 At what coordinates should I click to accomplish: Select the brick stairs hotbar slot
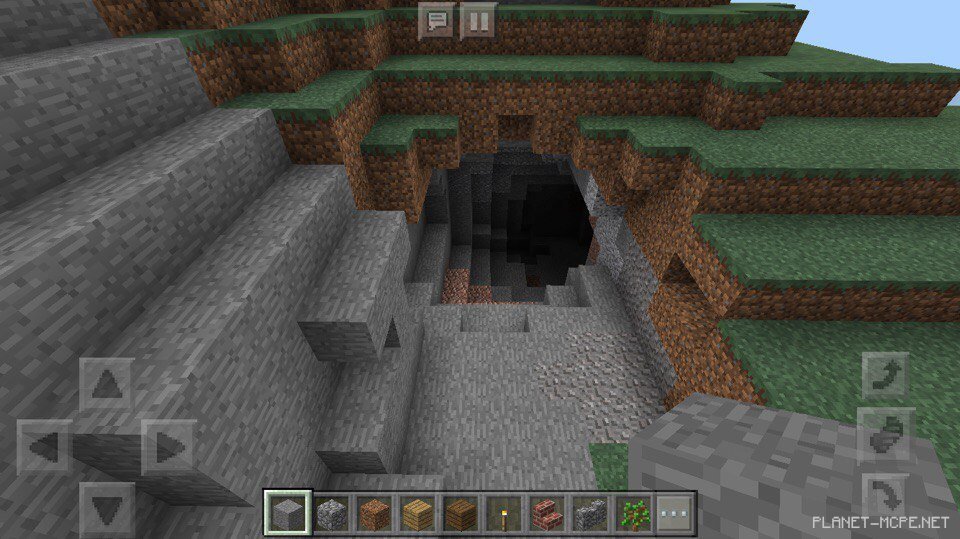547,514
